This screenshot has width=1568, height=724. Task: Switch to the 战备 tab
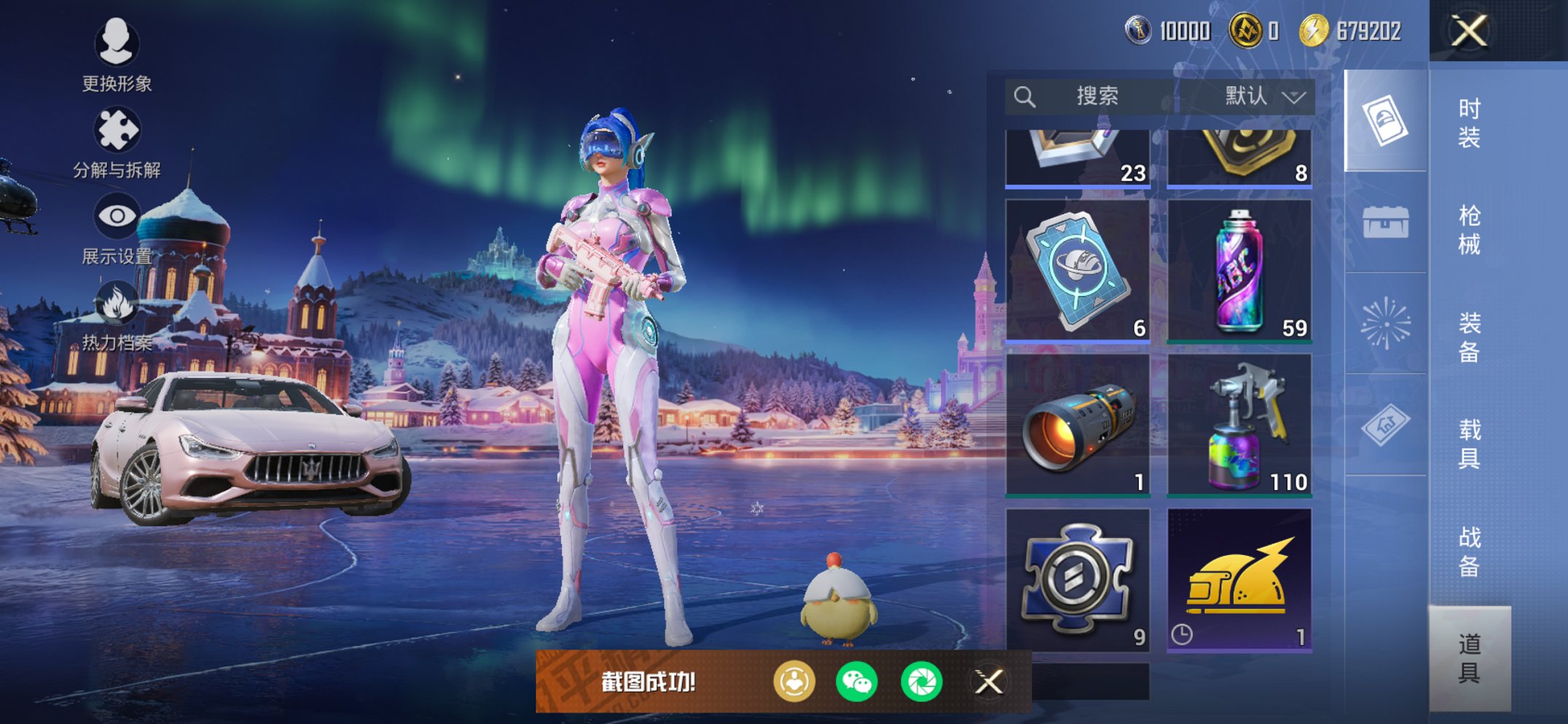(1469, 551)
